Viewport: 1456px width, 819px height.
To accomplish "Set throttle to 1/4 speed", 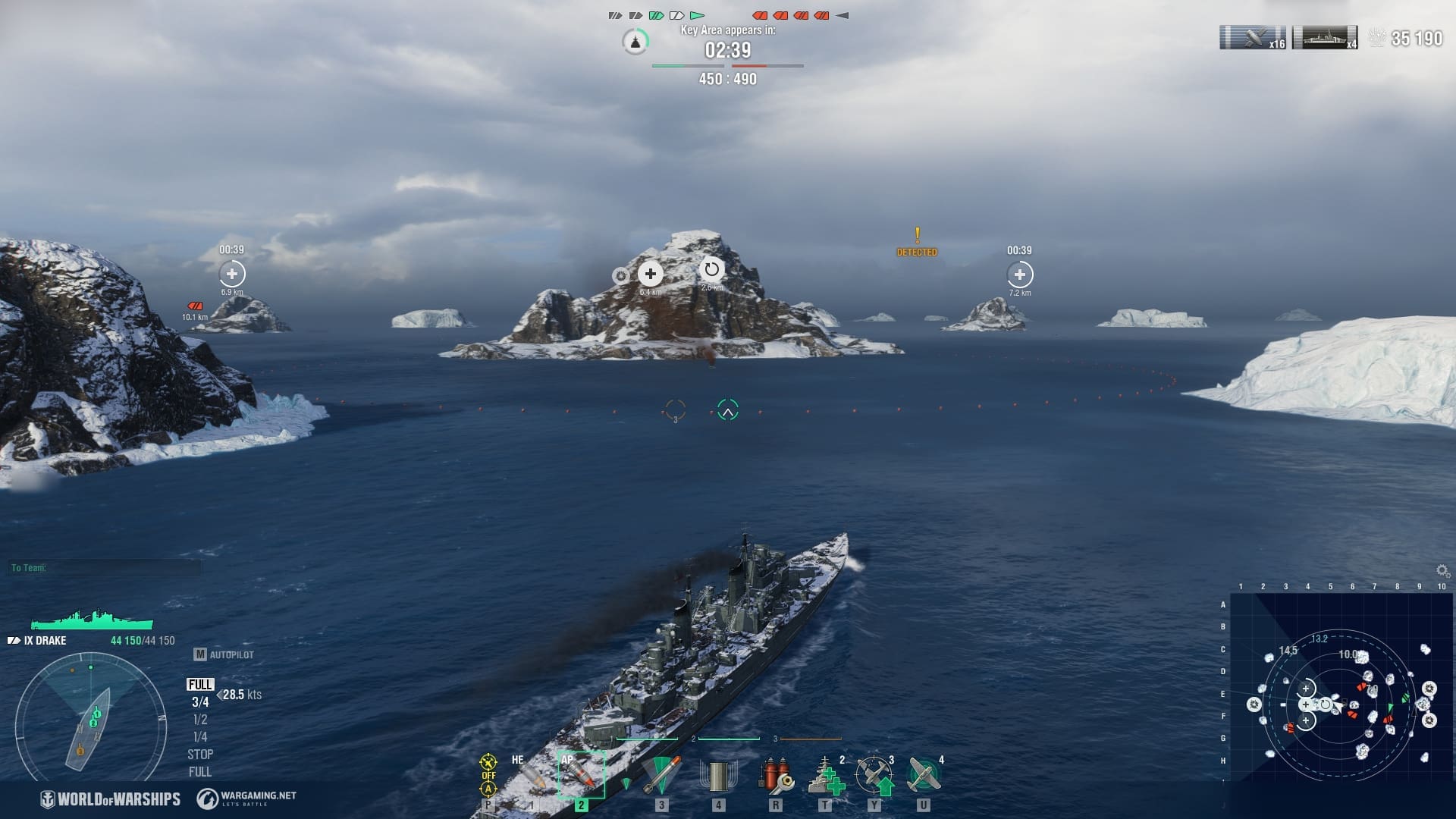I will tap(200, 737).
